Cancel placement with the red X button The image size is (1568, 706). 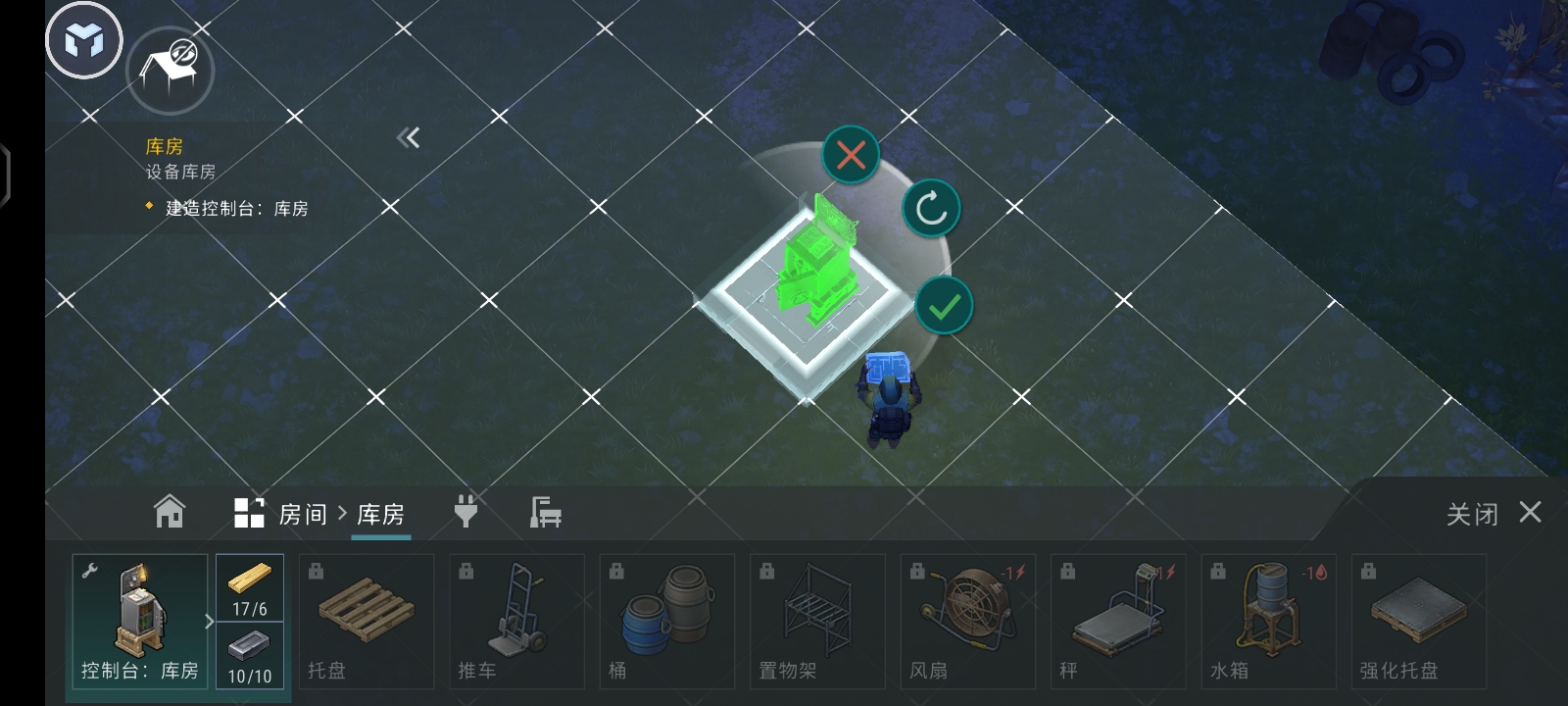tap(851, 154)
